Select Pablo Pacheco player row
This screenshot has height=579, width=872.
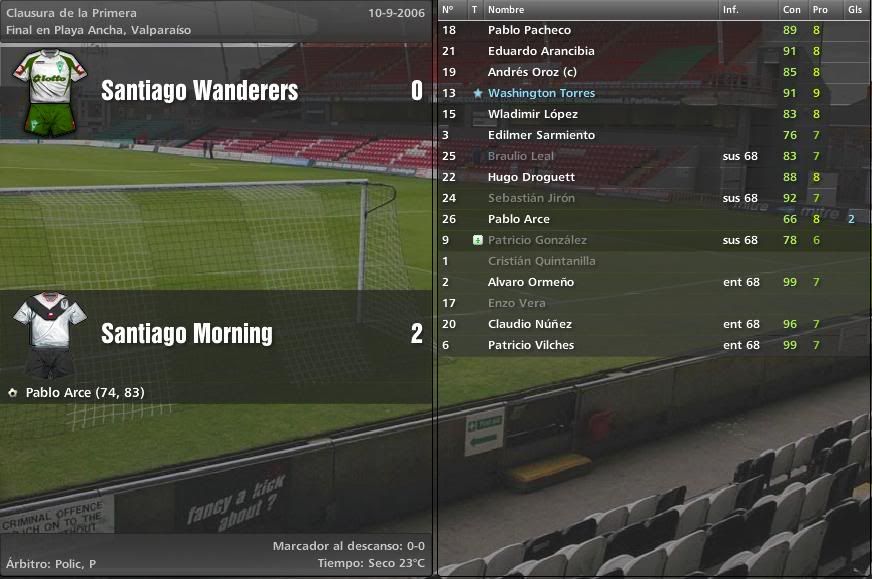pyautogui.click(x=529, y=30)
